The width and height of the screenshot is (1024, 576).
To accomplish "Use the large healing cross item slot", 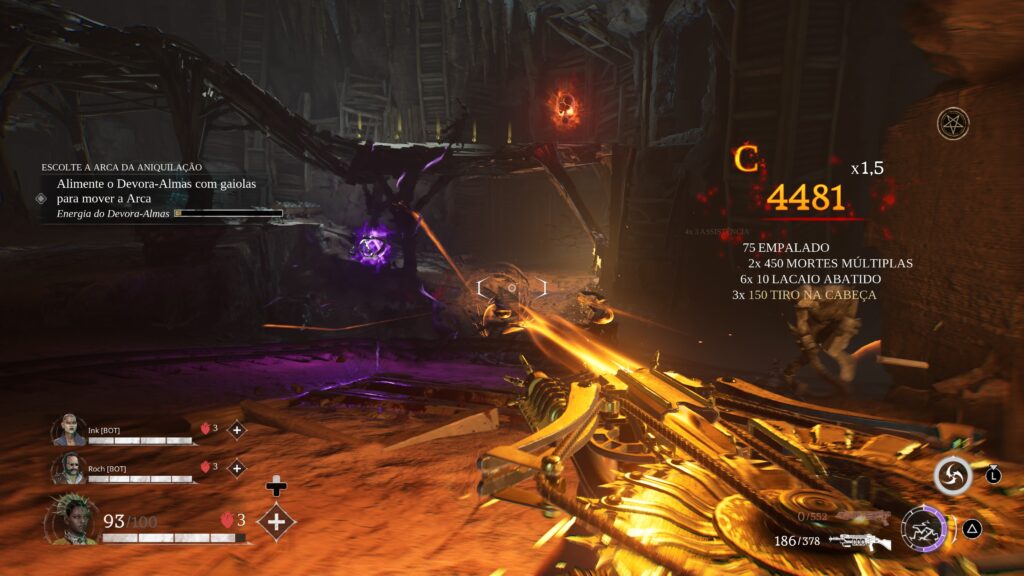I will (276, 521).
